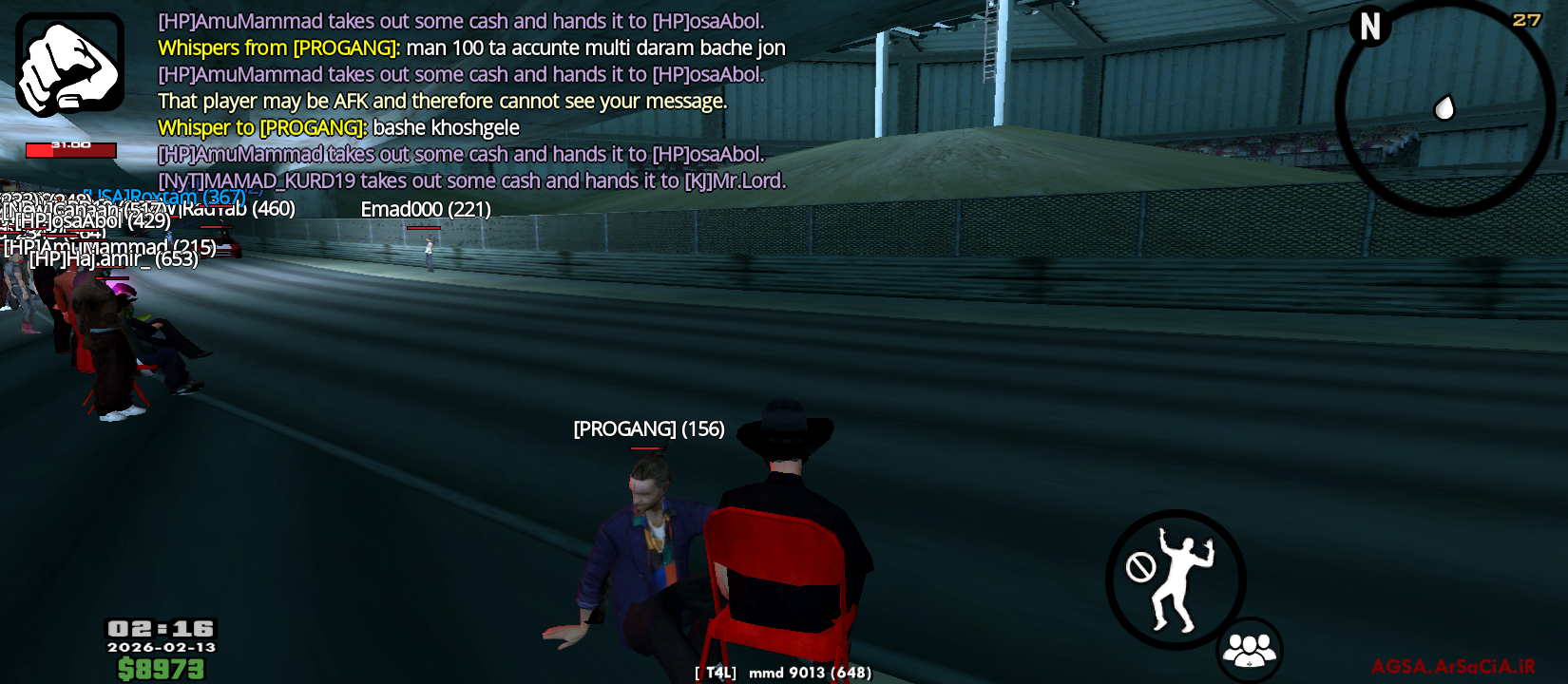This screenshot has height=684, width=1568.
Task: Click the water droplet icon on the radar
Action: coord(1444,108)
